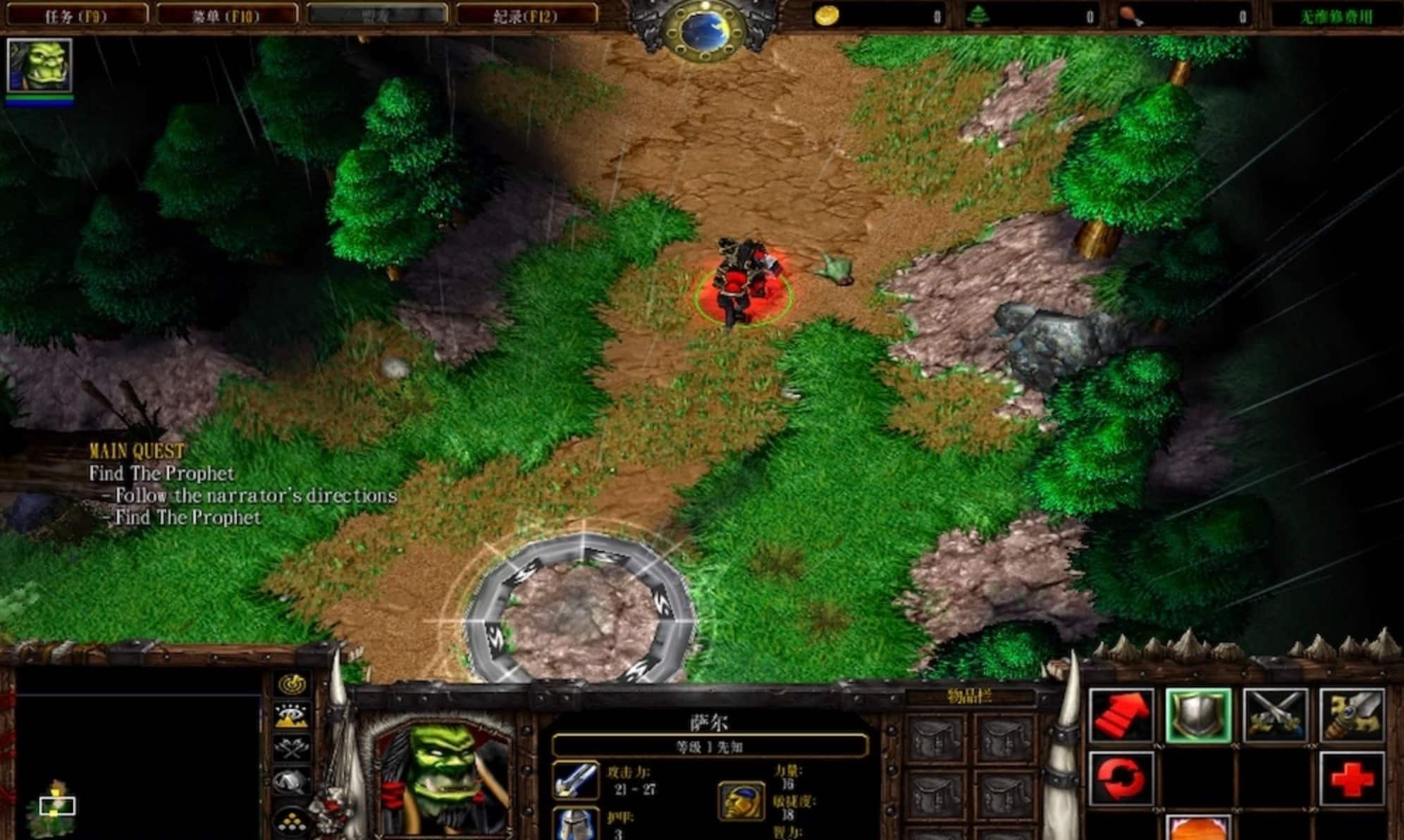This screenshot has height=840, width=1404.
Task: Open the 纪录 (F12) message log
Action: tap(526, 16)
